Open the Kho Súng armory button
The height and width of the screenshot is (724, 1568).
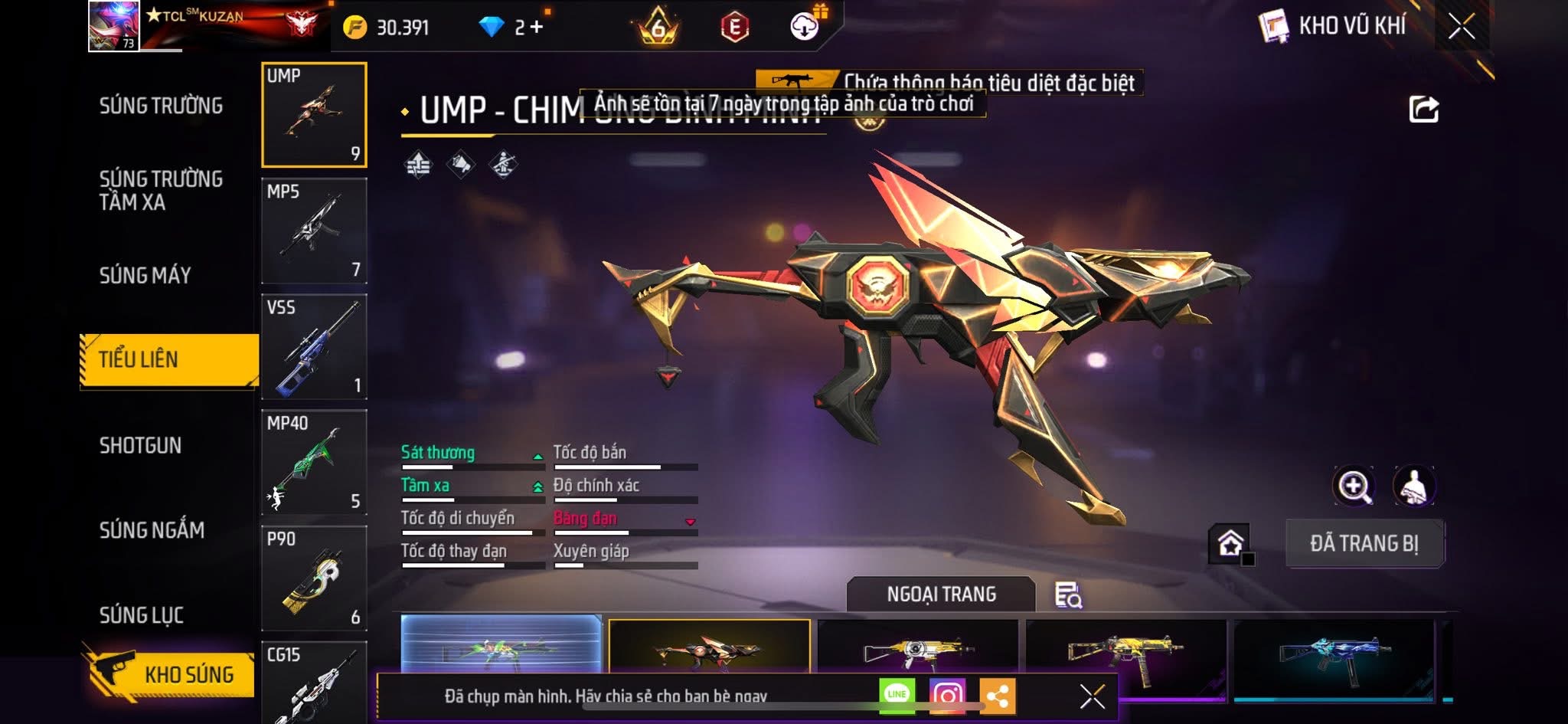170,673
